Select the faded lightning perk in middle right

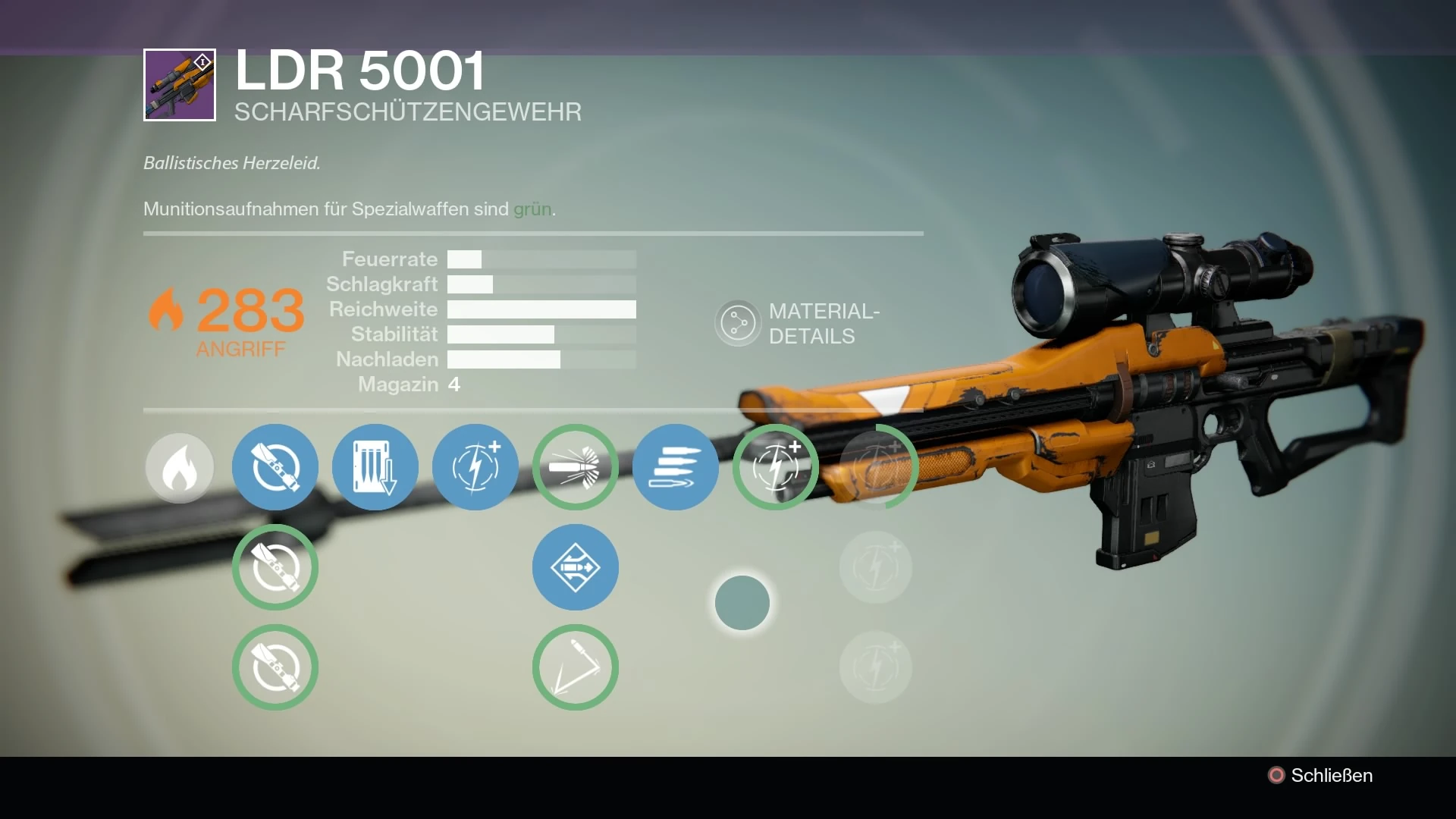(876, 567)
